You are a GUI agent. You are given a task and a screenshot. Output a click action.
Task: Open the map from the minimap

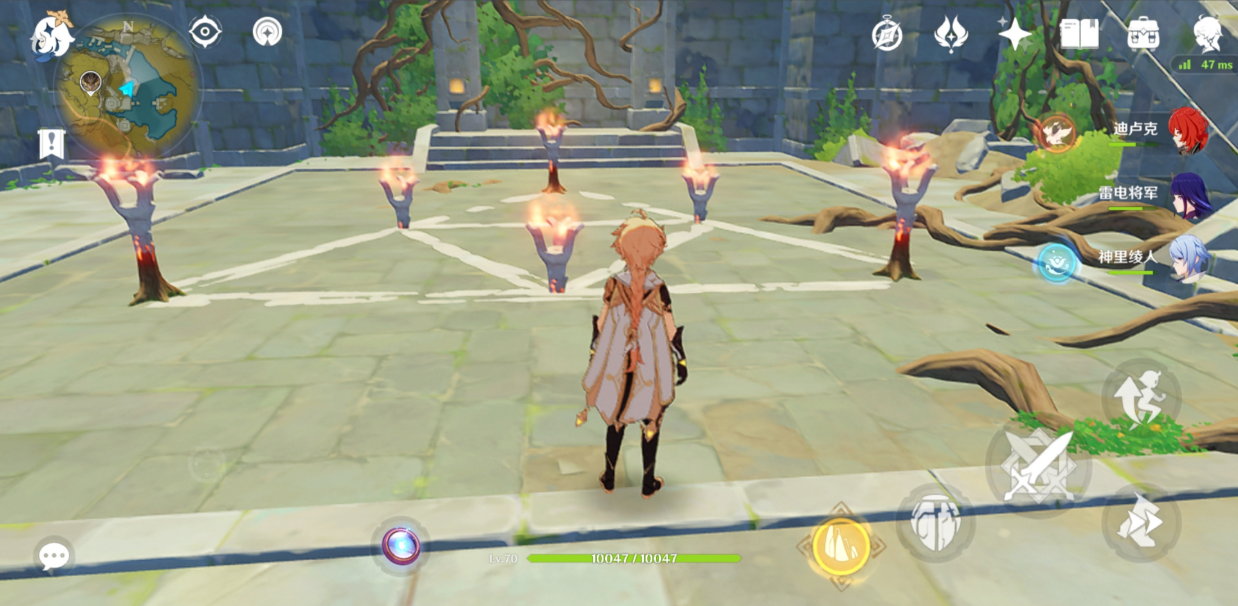[x=128, y=85]
